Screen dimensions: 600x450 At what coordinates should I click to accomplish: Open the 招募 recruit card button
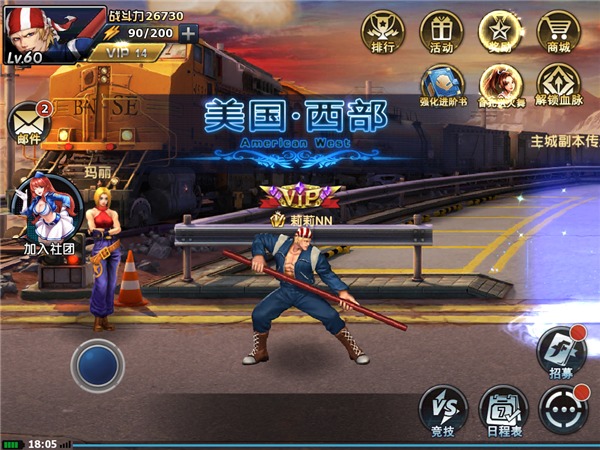pos(562,350)
